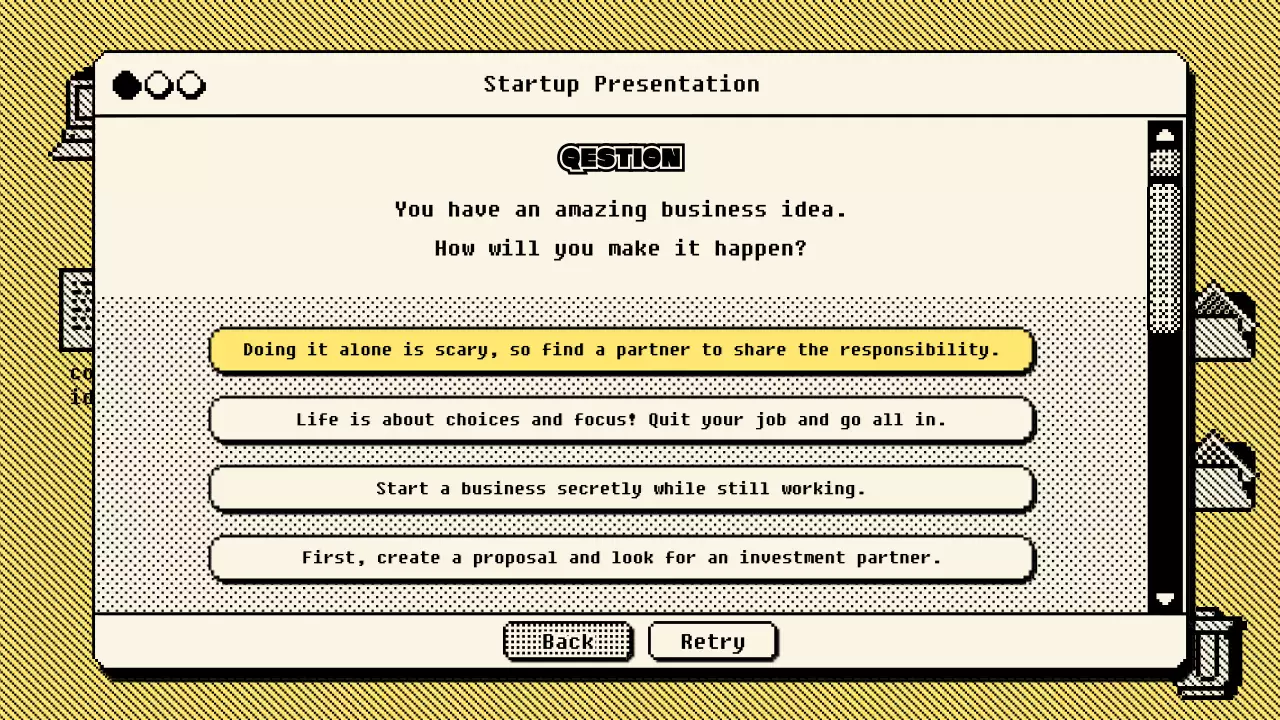
Task: Select the 'create a proposal' answer
Action: [621, 558]
